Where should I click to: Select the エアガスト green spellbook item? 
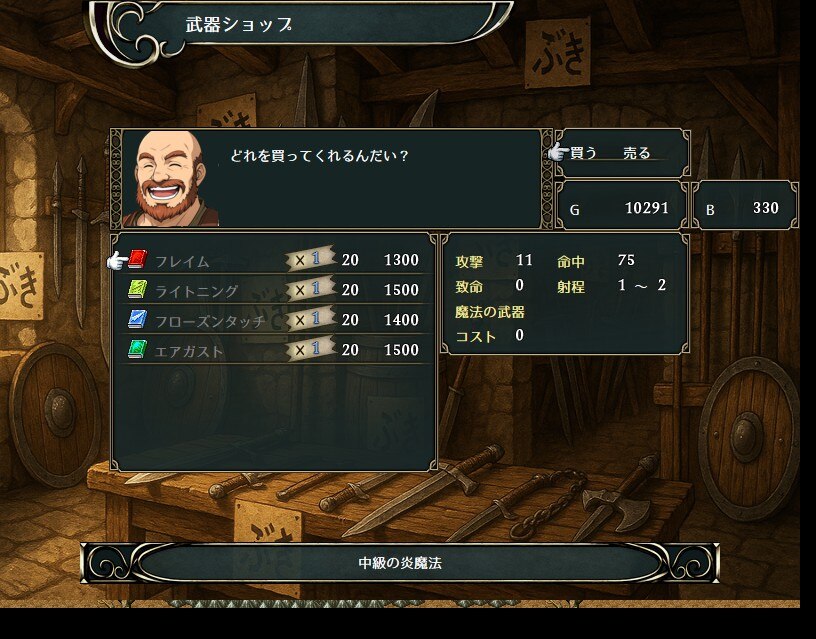tap(189, 351)
